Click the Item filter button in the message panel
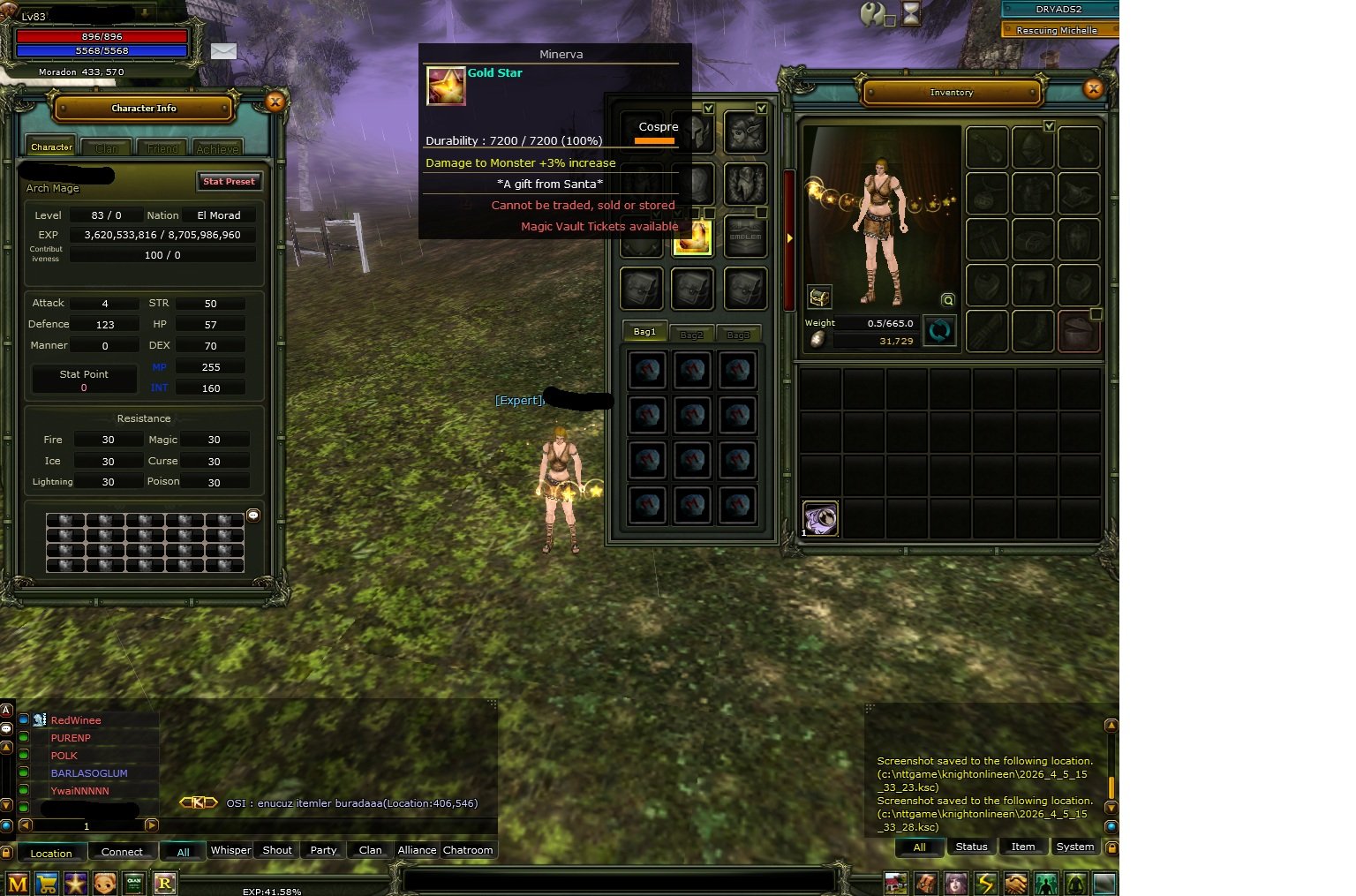Screen dimensions: 1356x896 1023,847
